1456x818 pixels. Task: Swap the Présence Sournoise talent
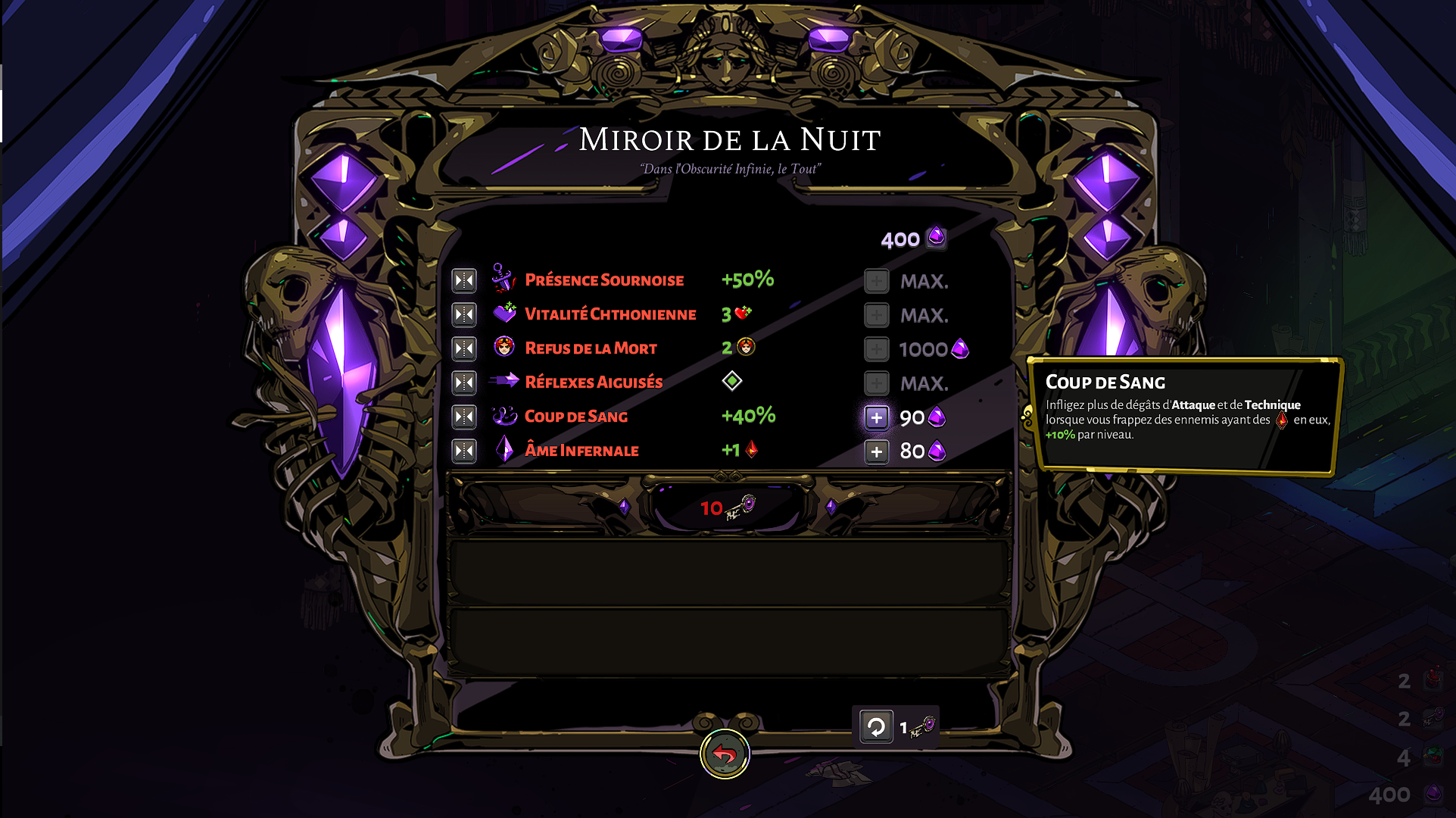tap(464, 280)
